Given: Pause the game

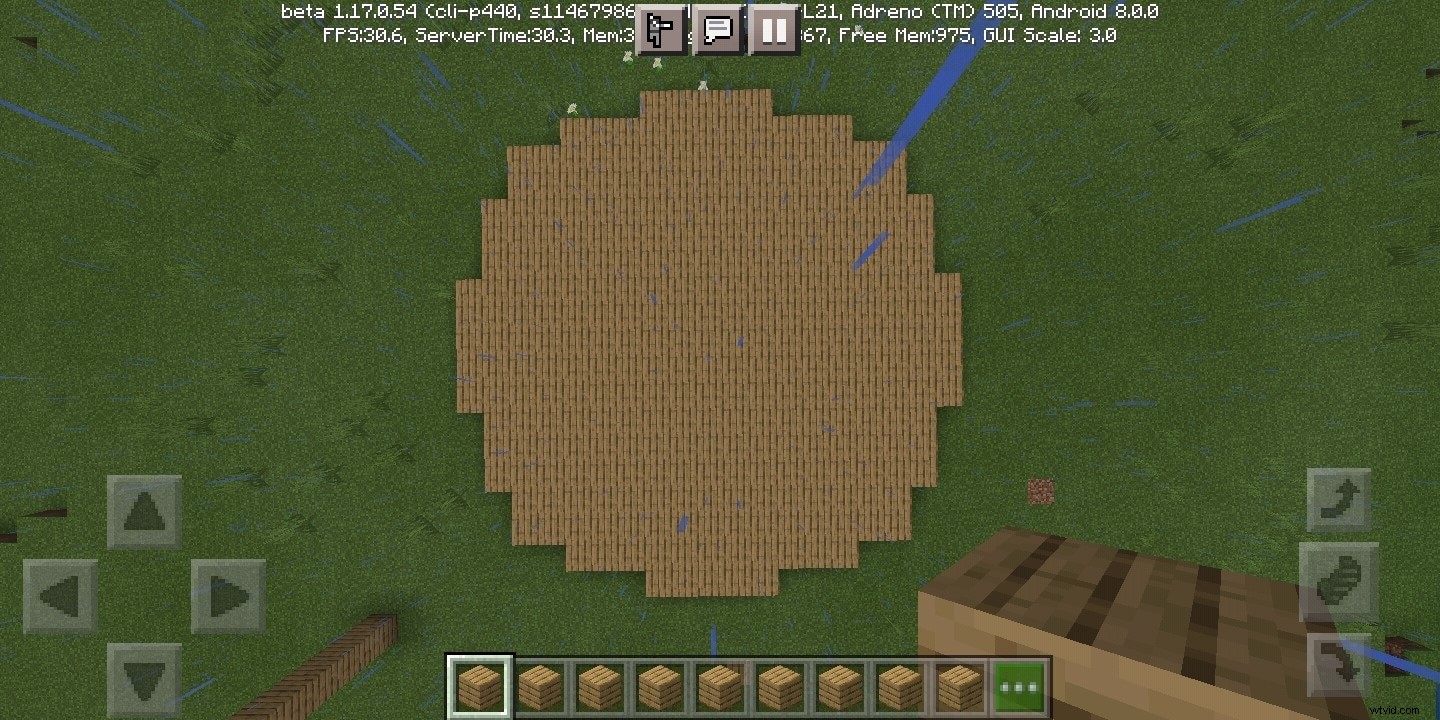Looking at the screenshot, I should click(773, 30).
